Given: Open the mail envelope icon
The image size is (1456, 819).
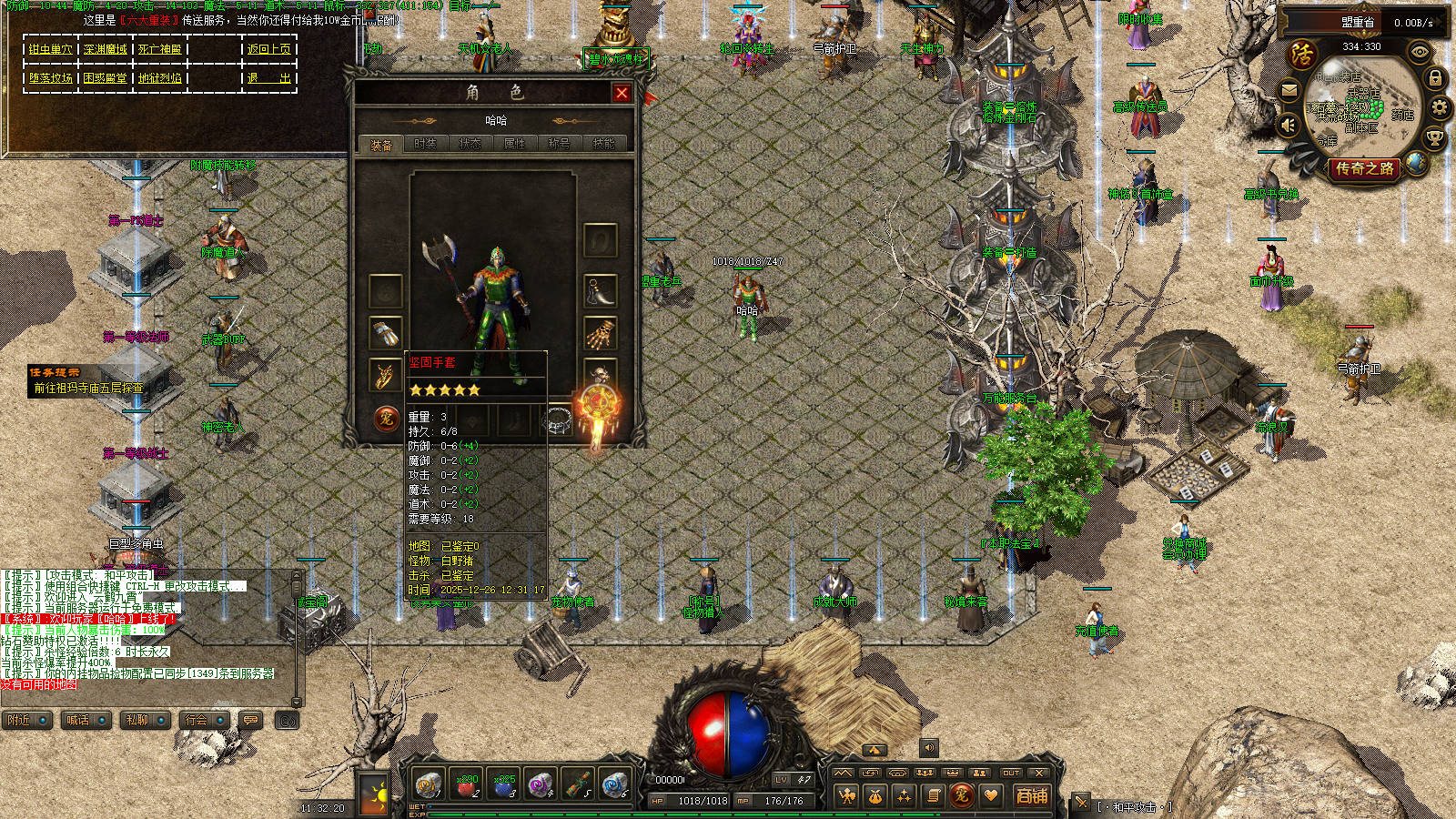Looking at the screenshot, I should [1289, 90].
